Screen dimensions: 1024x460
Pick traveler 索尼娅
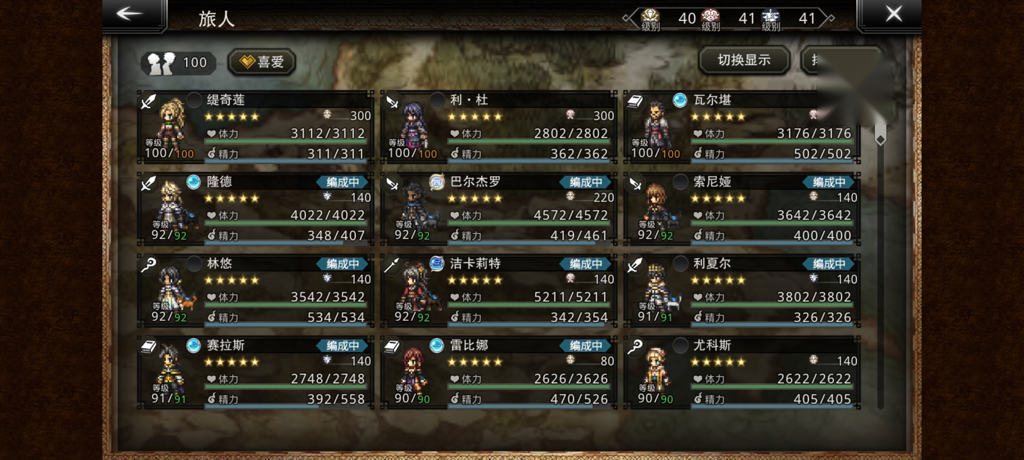click(742, 208)
